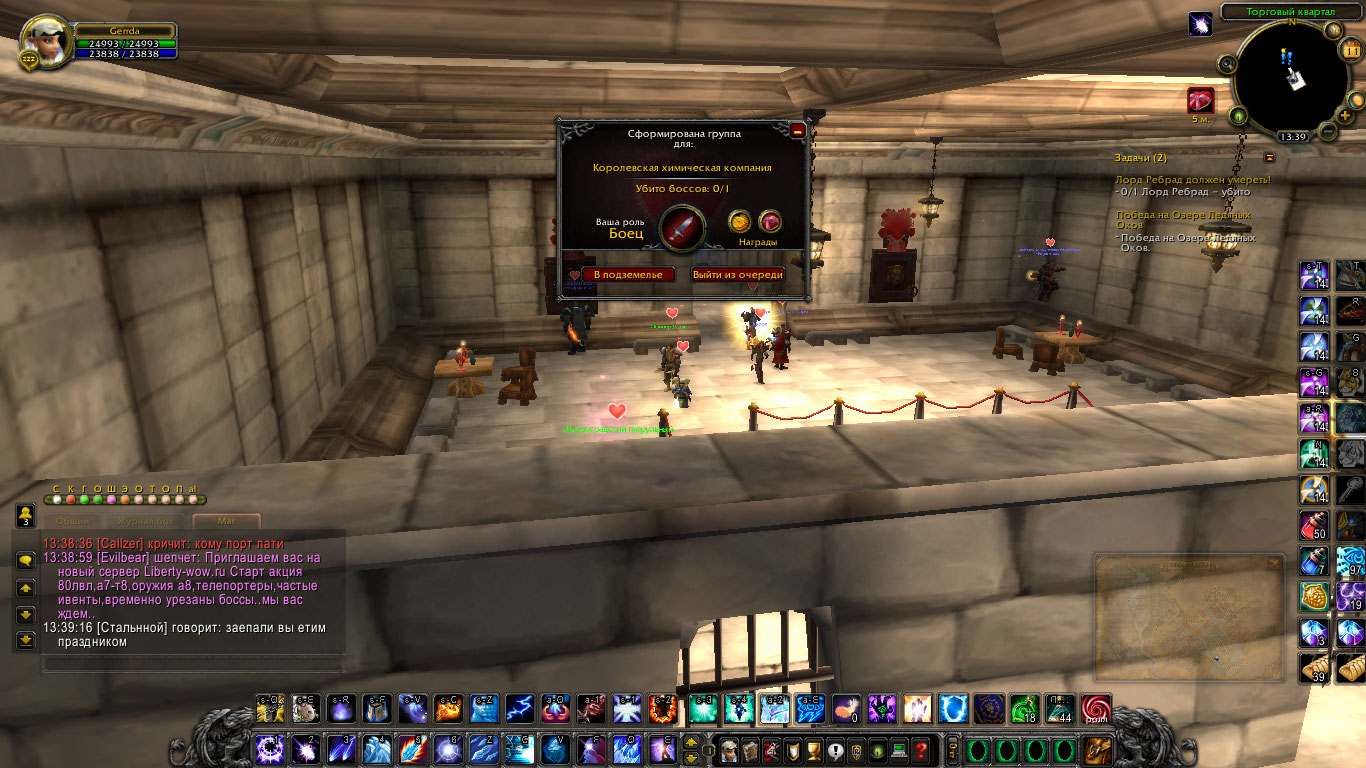Leave the queue via "Выйти из очереди"
Screen dimensions: 1366x768
[738, 274]
